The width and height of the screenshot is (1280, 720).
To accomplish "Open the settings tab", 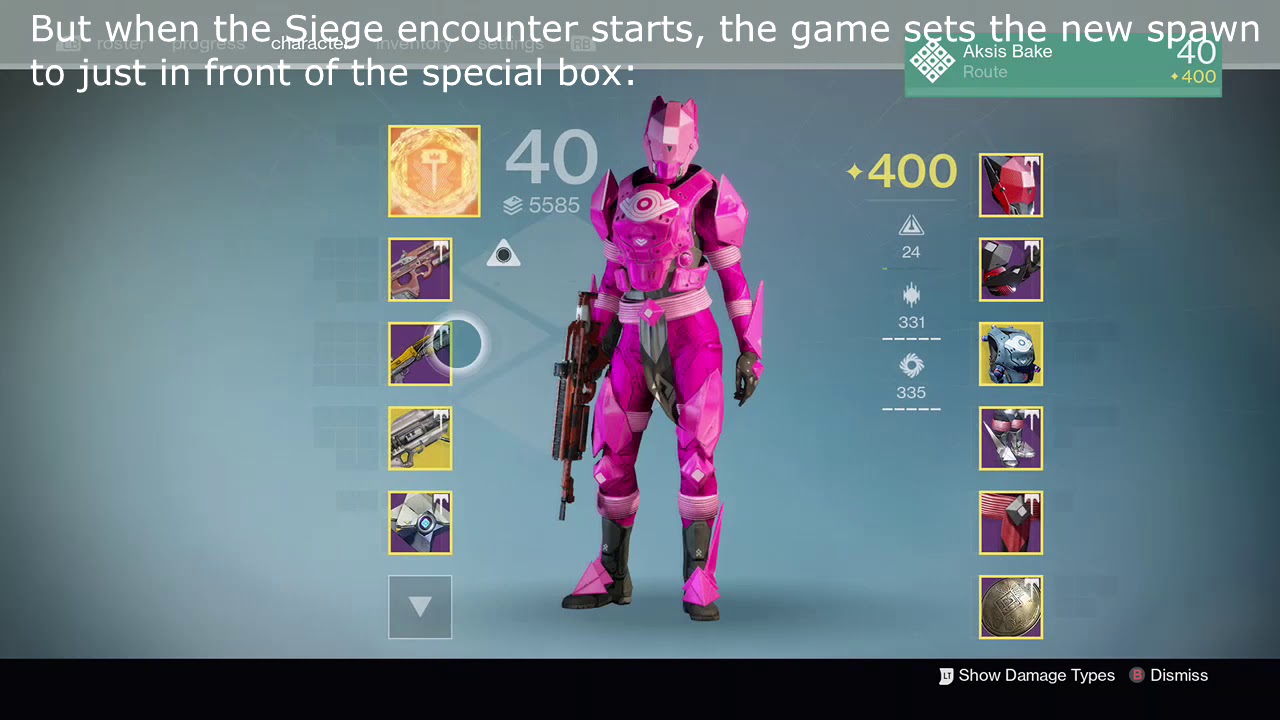I will point(510,44).
